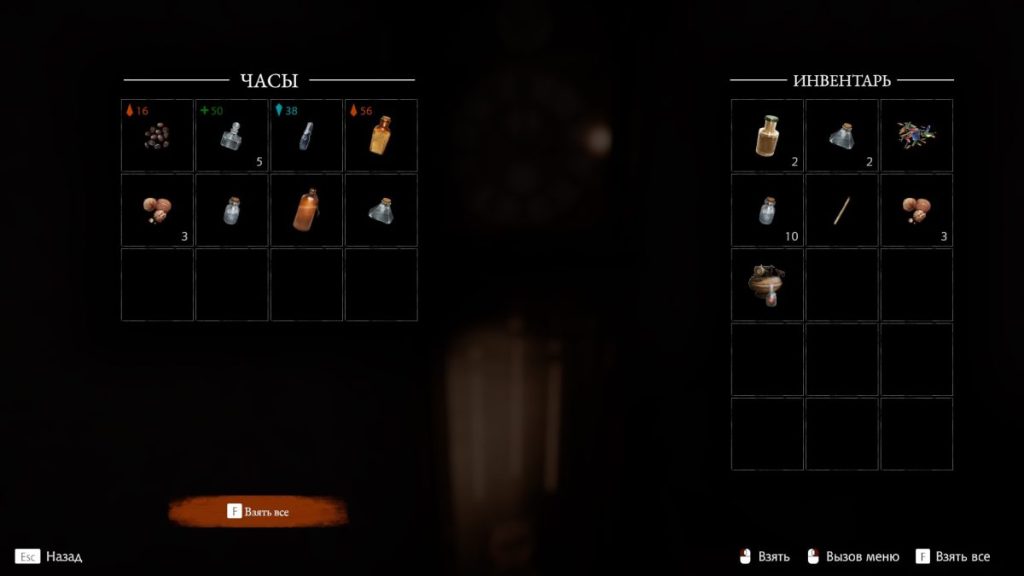This screenshot has height=576, width=1024.
Task: Choose the walnuts in the Инвентарь grid
Action: (916, 210)
